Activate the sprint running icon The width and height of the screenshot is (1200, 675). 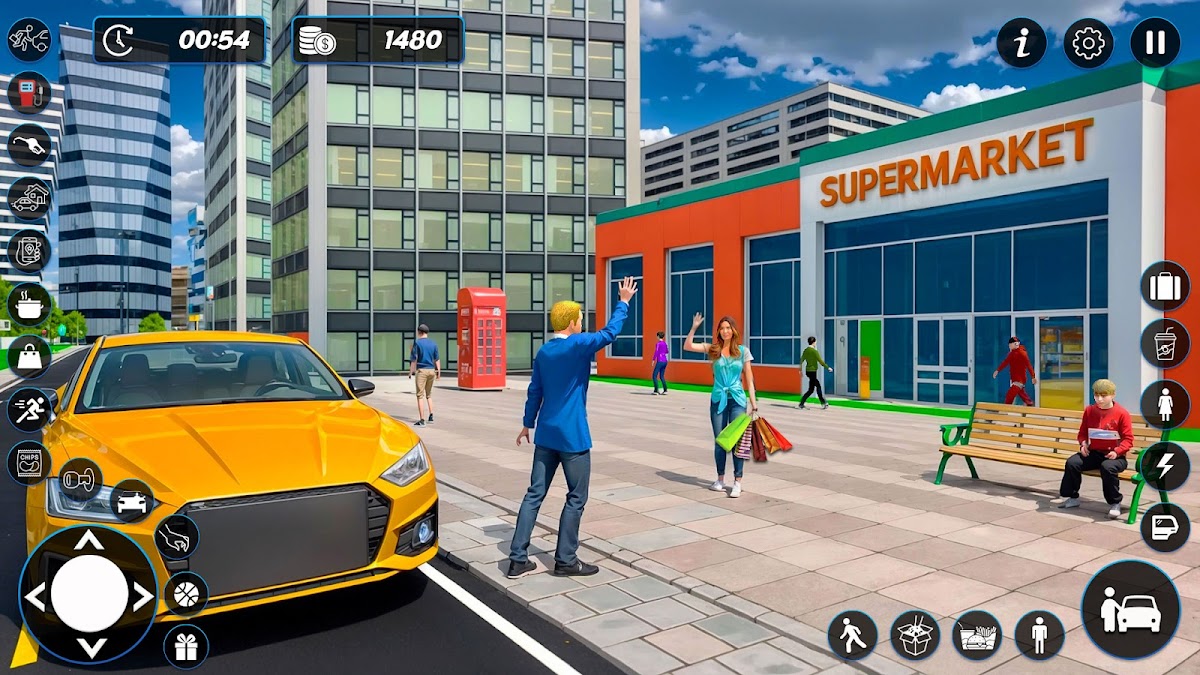[29, 409]
